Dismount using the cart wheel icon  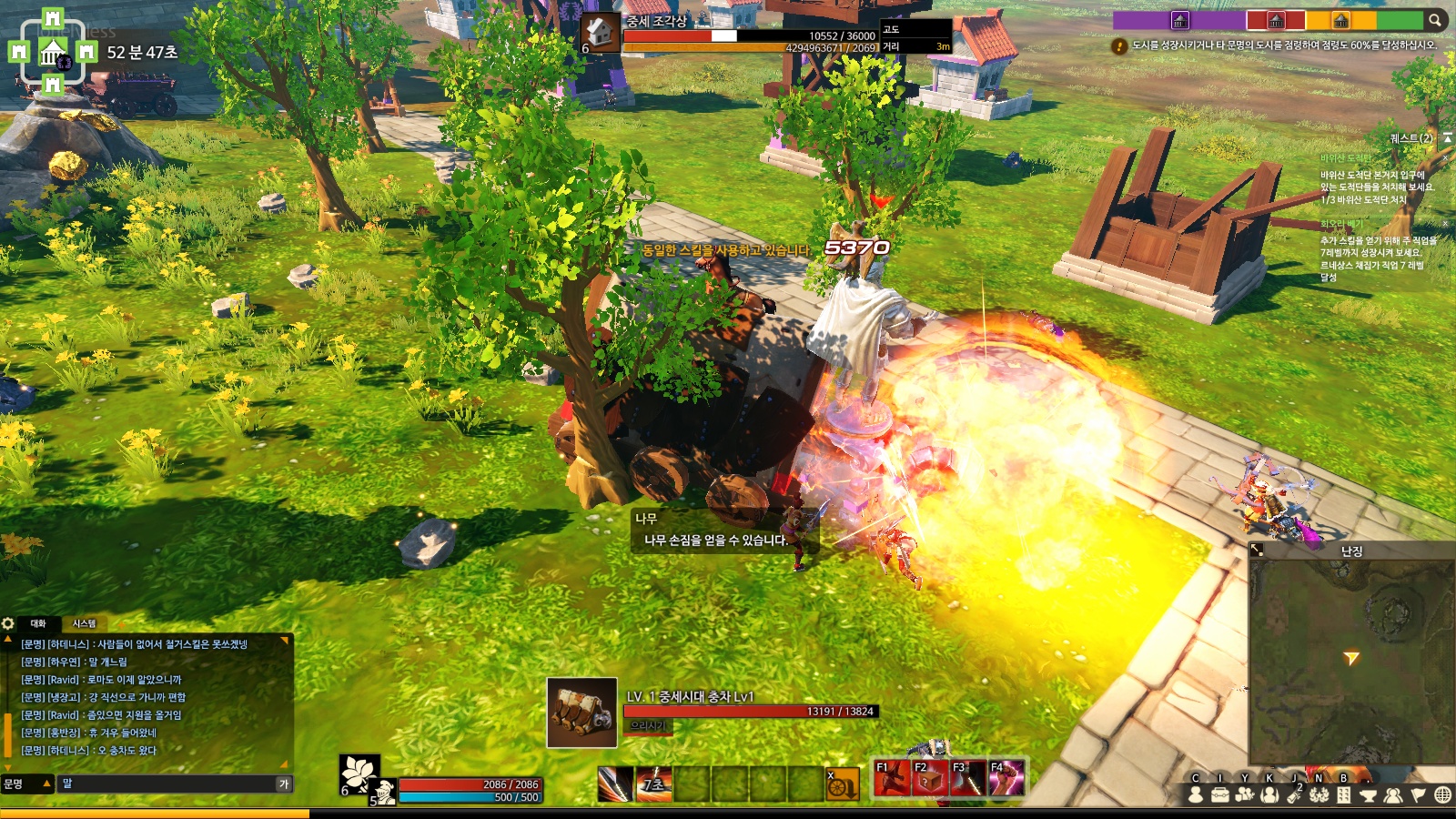tap(842, 784)
